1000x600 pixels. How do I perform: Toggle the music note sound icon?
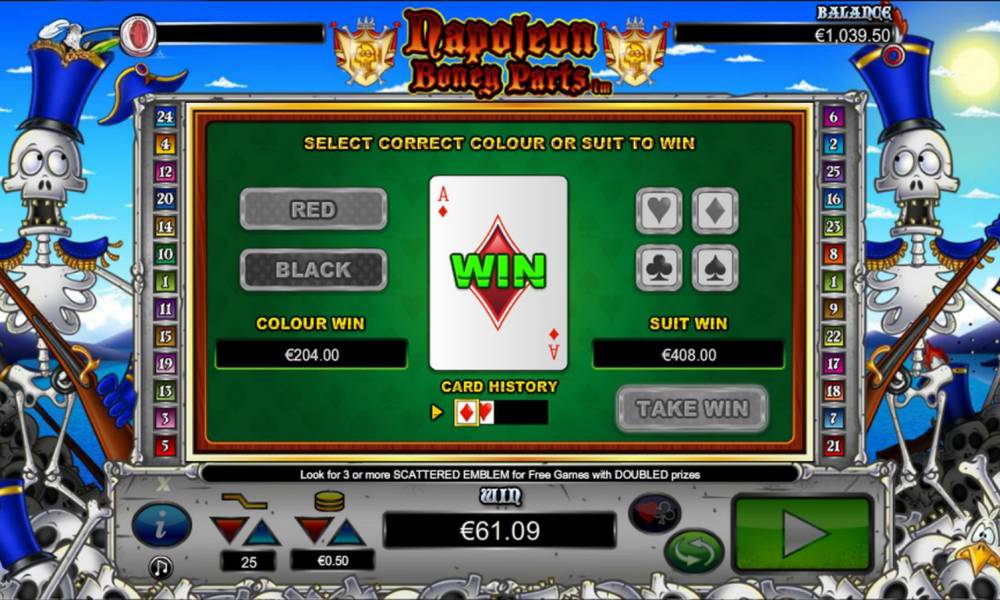[x=160, y=567]
